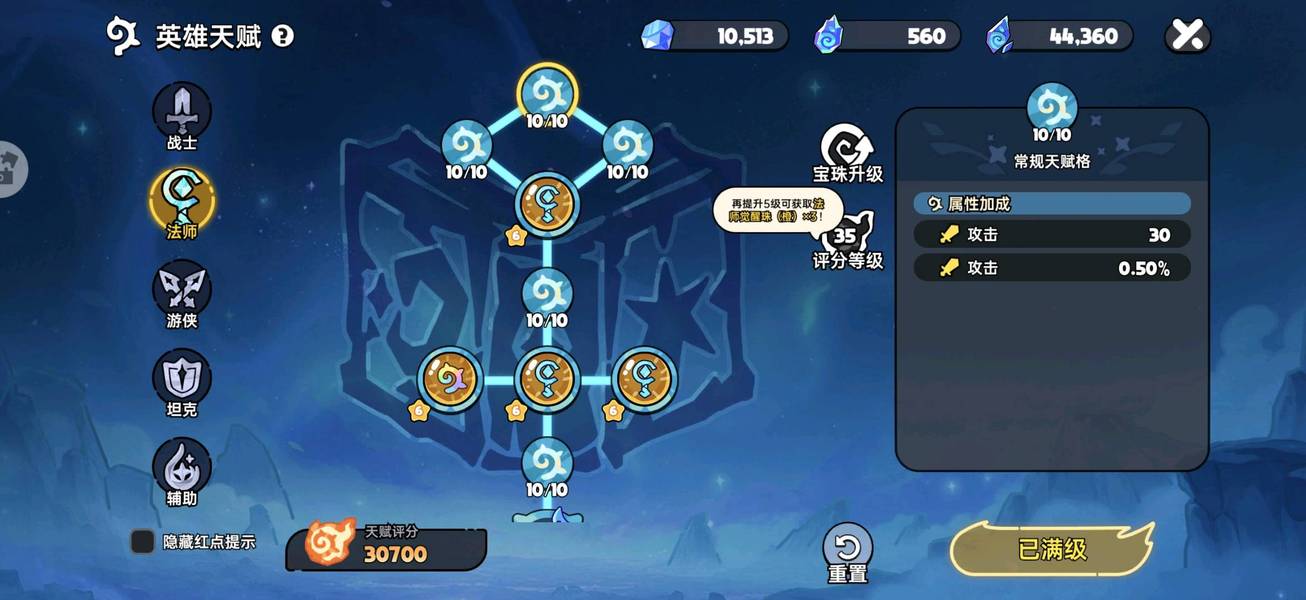Click the talent currency showing 44,360
1306x600 pixels.
(x=1060, y=37)
